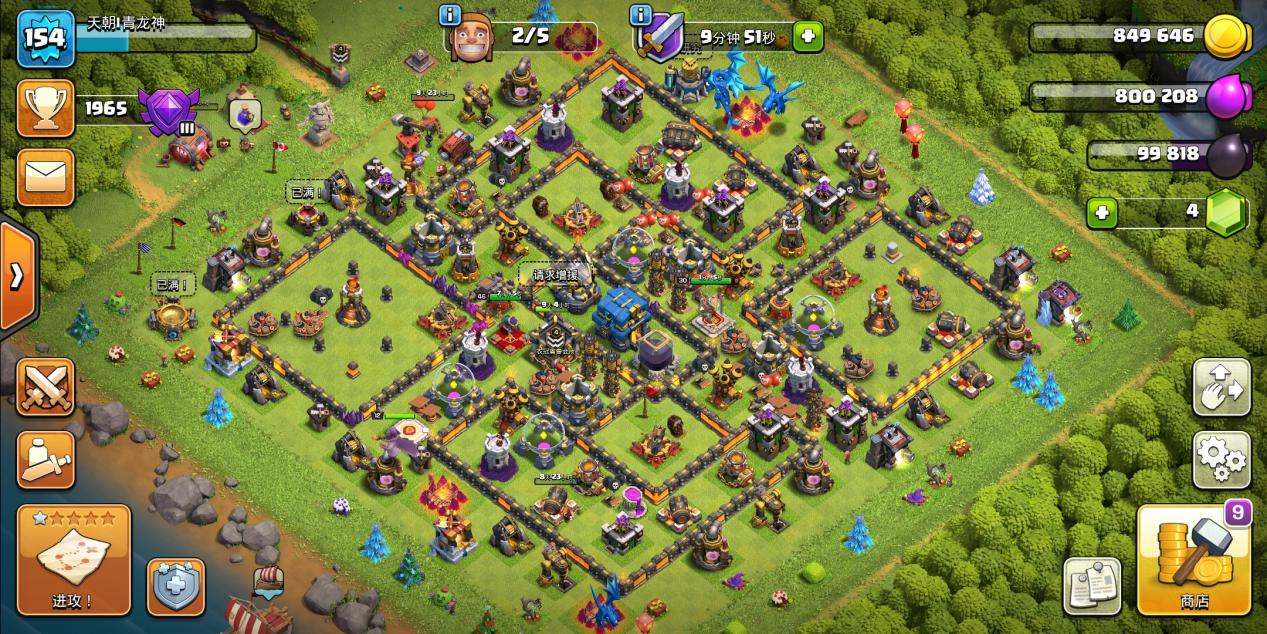The width and height of the screenshot is (1267, 634).
Task: Activate the village layout edit button
Action: (1221, 387)
